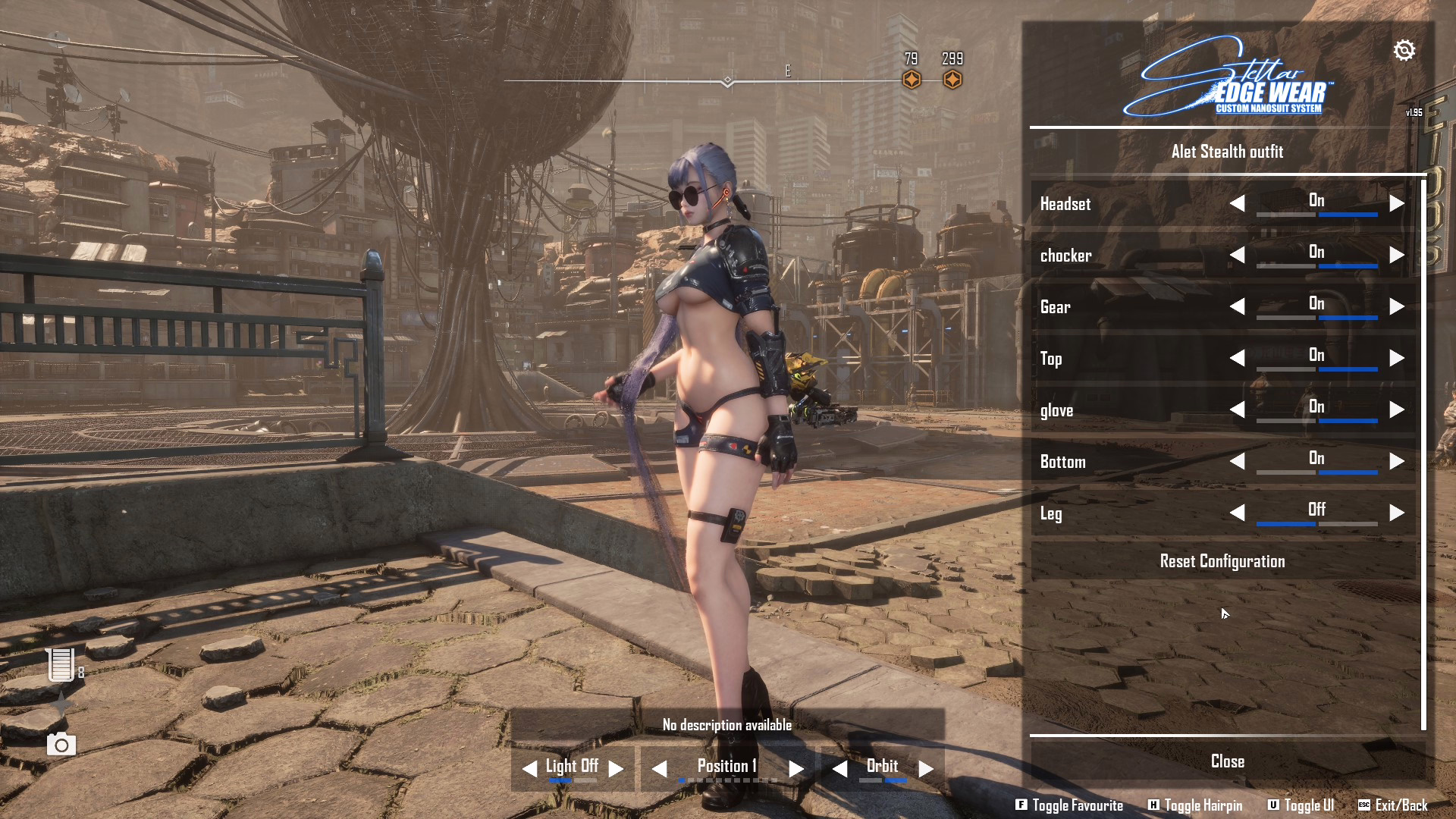Switch to the next camera Position
The height and width of the screenshot is (819, 1456).
(795, 769)
